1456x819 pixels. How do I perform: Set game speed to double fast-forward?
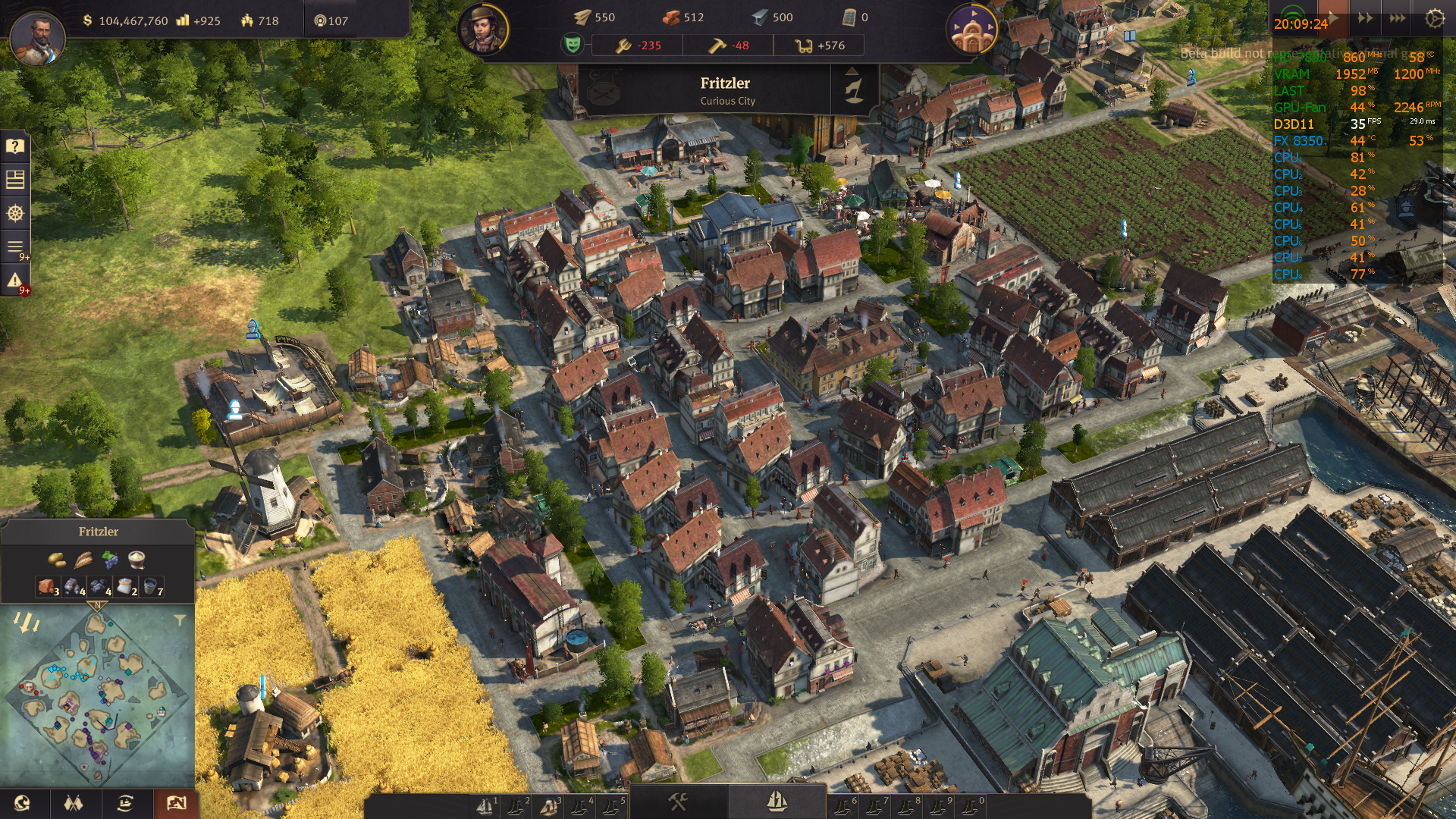(x=1365, y=18)
